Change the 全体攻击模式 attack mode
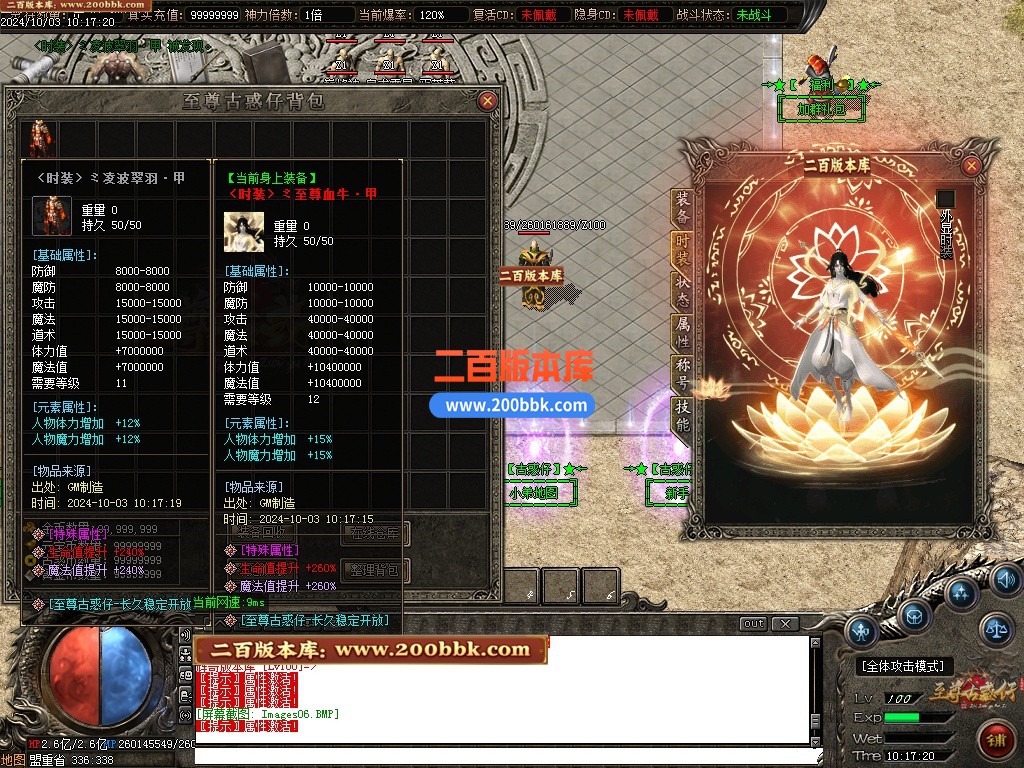This screenshot has width=1024, height=768. point(906,666)
